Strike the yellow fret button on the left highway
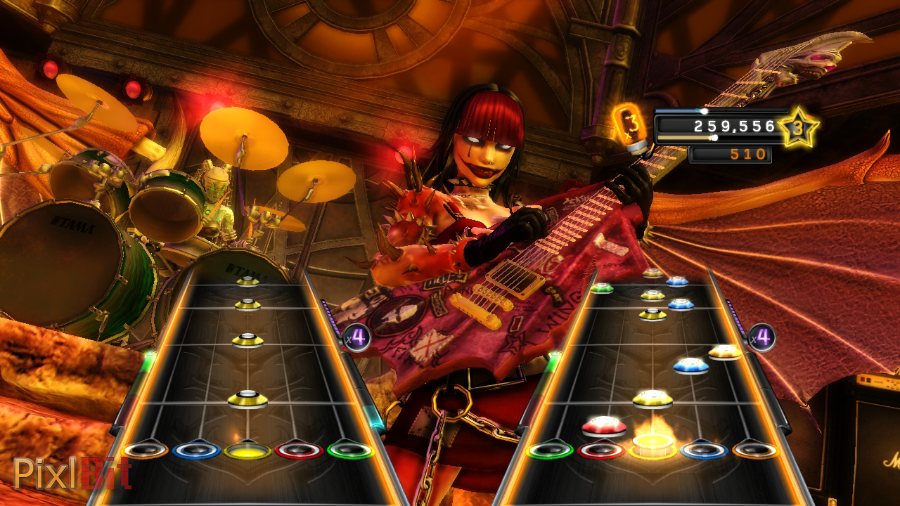Viewport: 900px width, 506px height. coord(247,450)
